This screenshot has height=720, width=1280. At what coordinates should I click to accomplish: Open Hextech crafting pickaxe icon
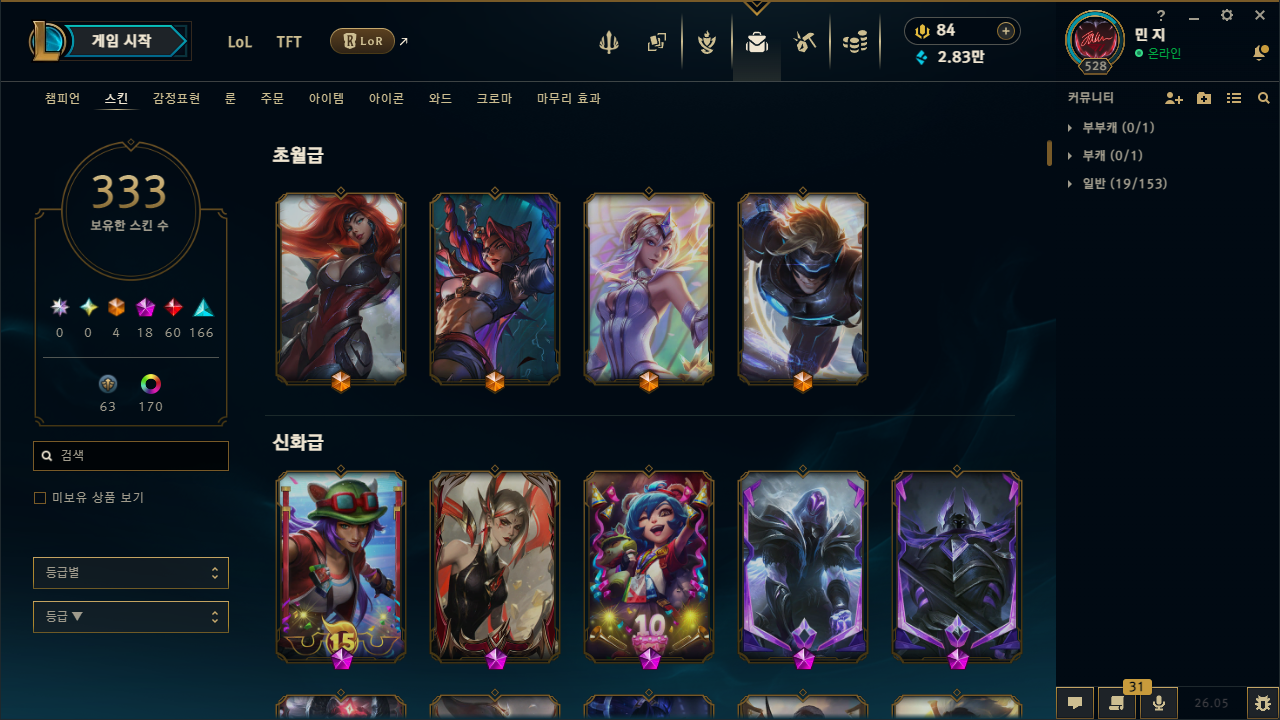[805, 41]
